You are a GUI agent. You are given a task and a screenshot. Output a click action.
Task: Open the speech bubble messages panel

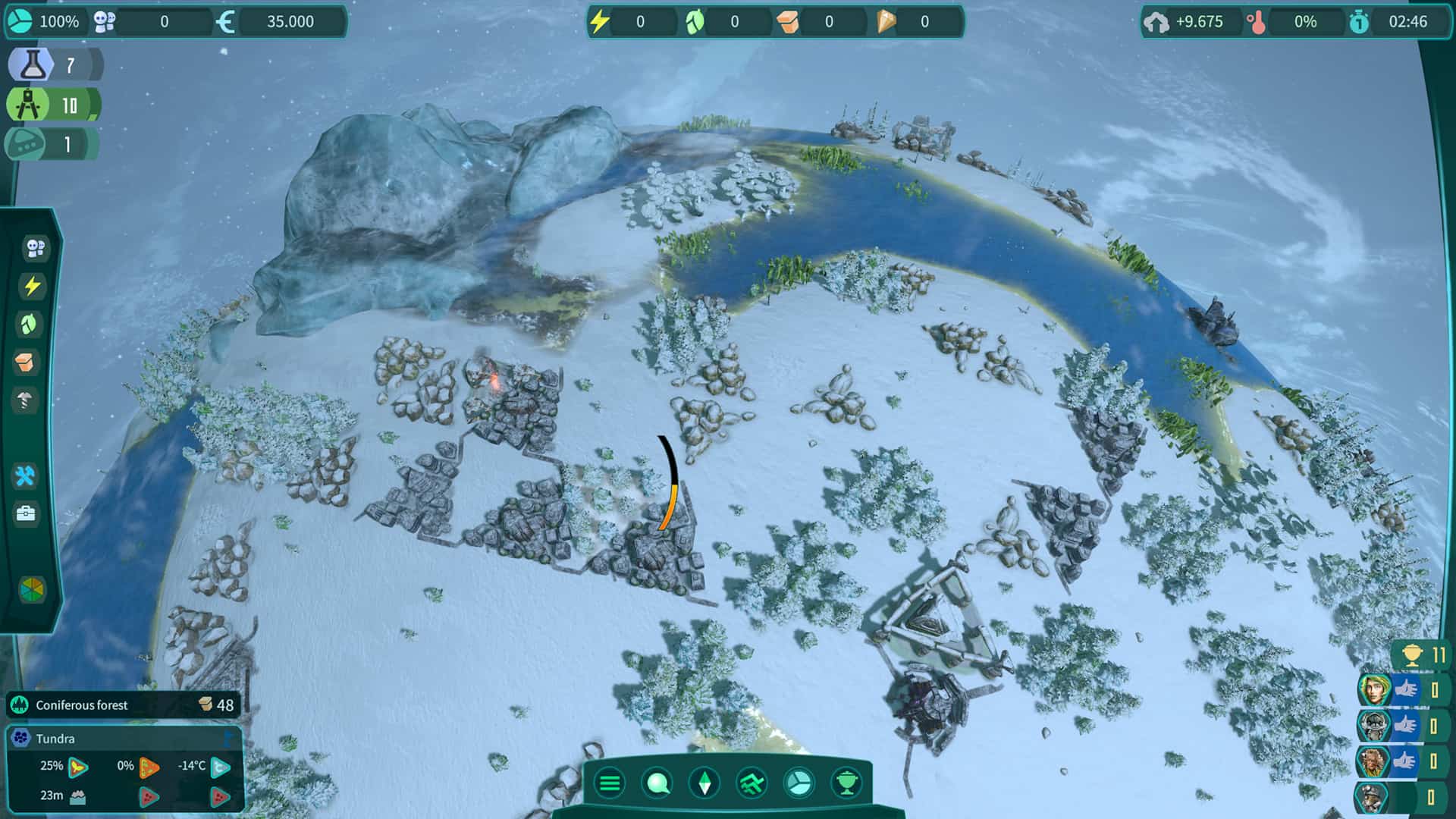(x=657, y=783)
